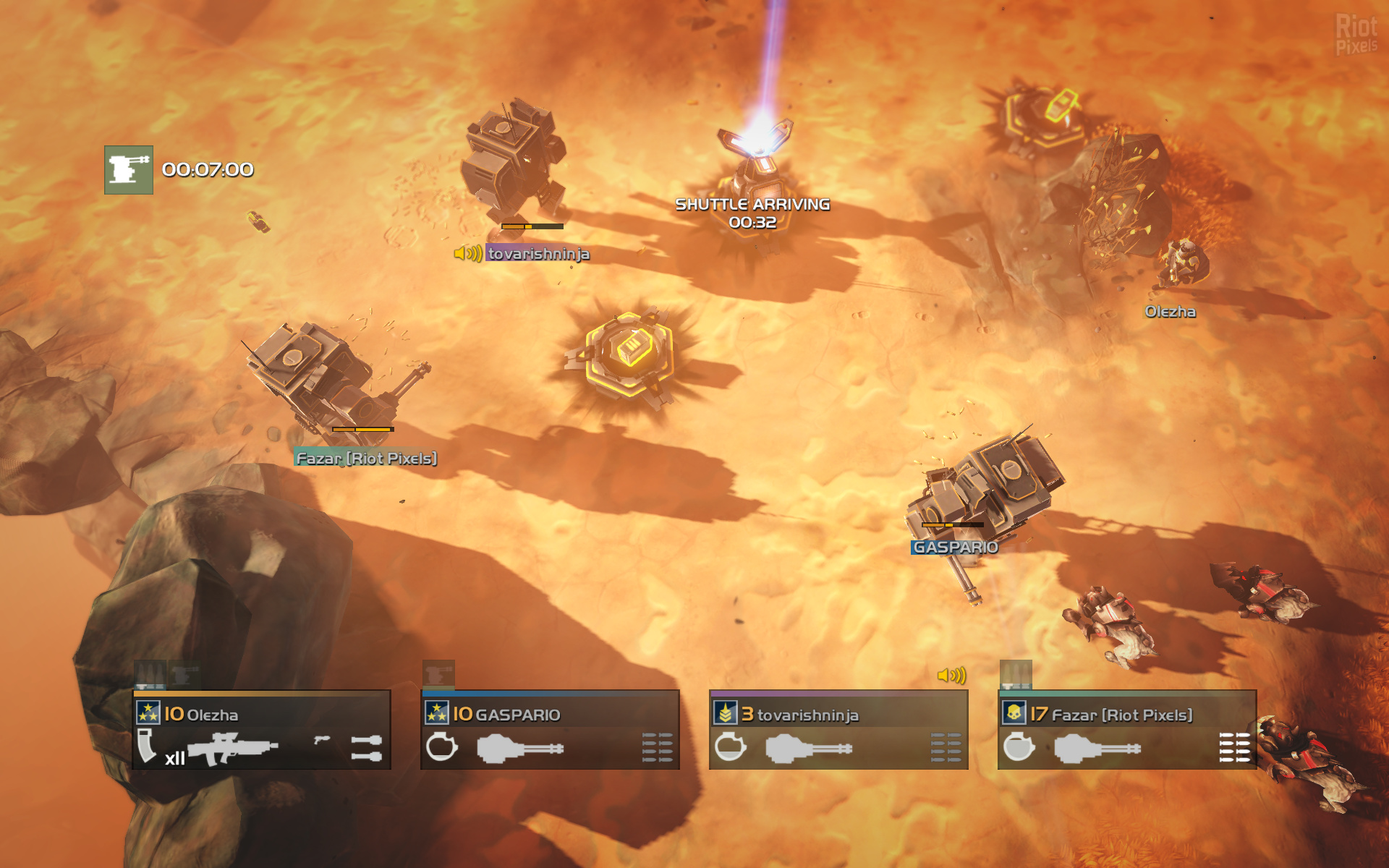1389x868 pixels.
Task: Click GASPARIO's minigun weapon icon
Action: (x=520, y=748)
